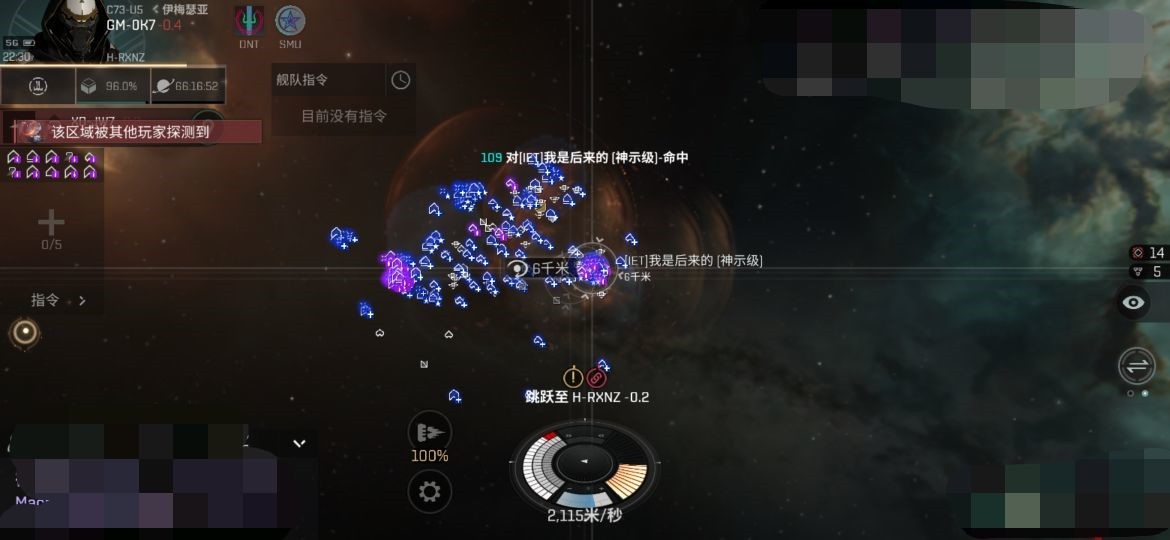Toggle the 100% speed thruster button
The image size is (1170, 540).
pos(429,432)
